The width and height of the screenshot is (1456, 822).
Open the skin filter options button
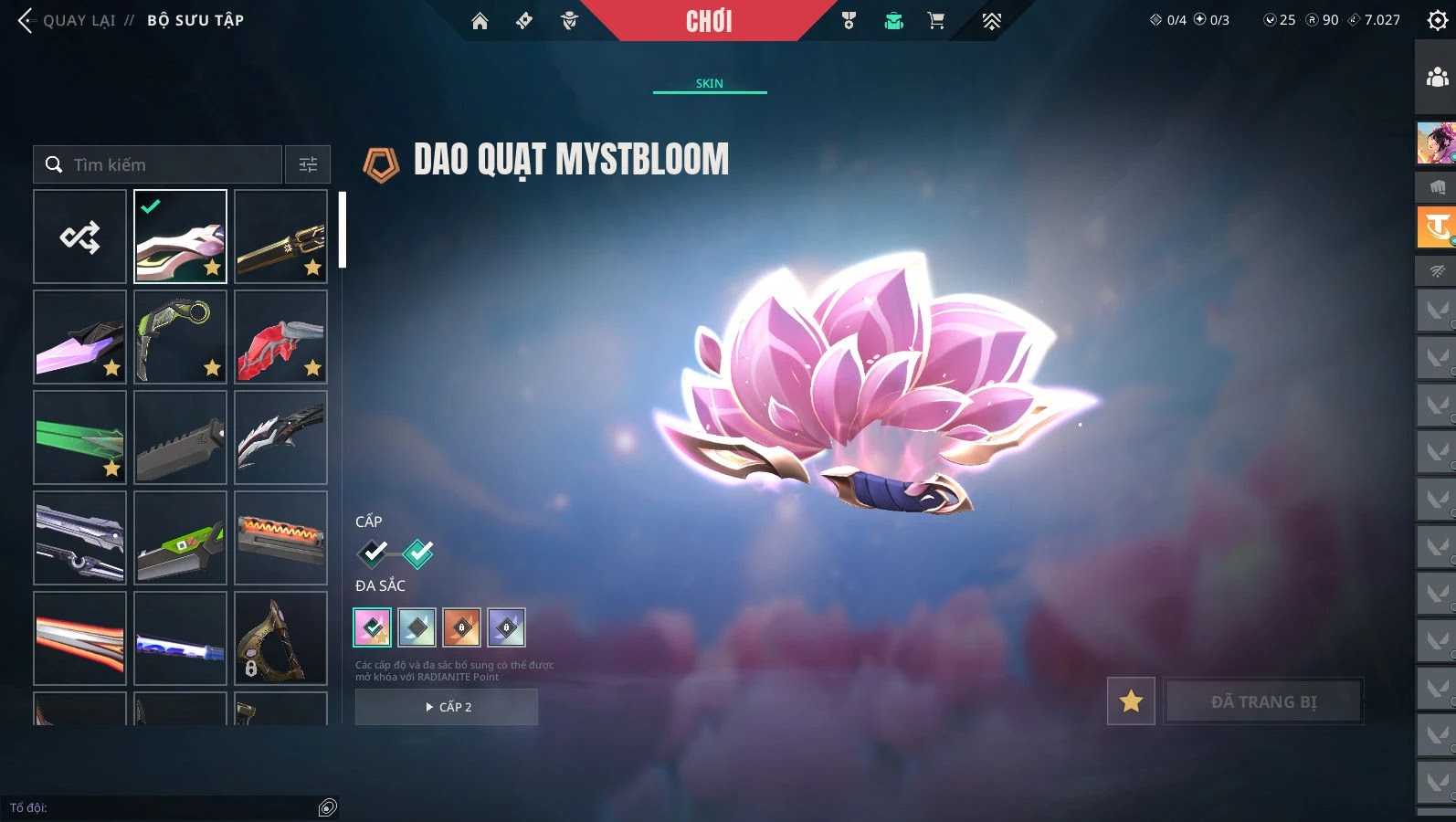pyautogui.click(x=308, y=164)
